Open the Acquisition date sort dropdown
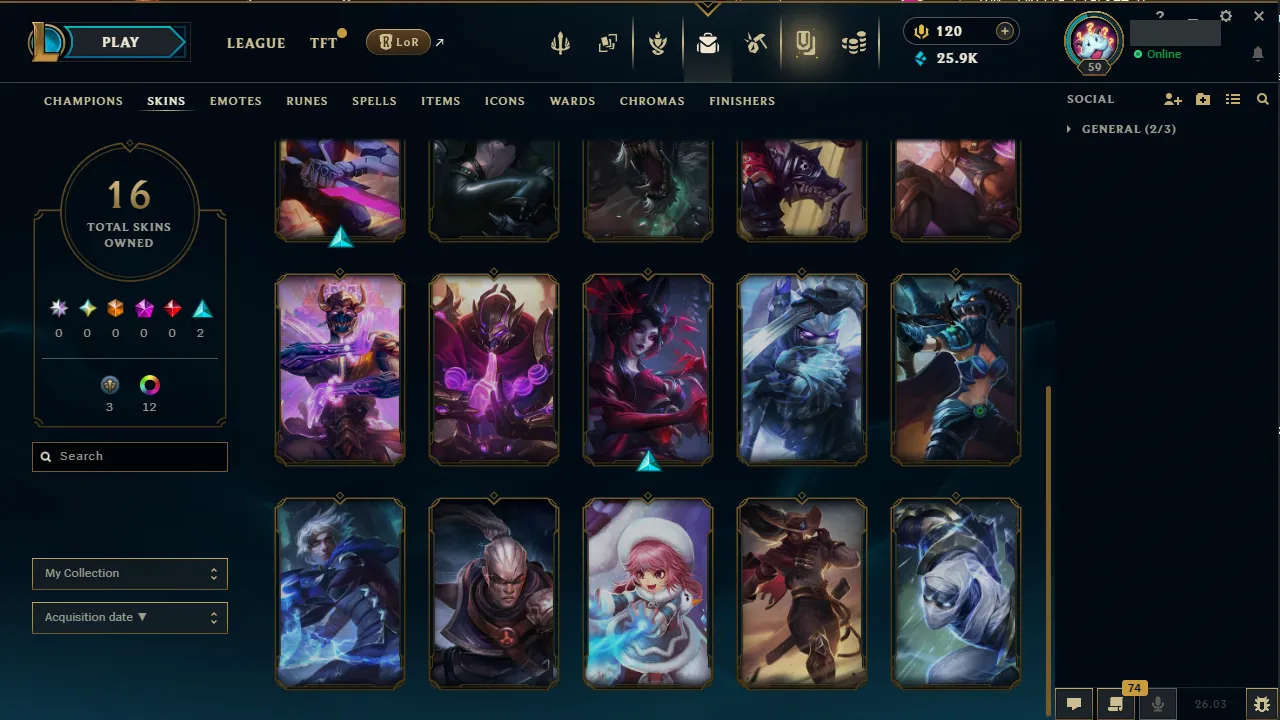 129,617
